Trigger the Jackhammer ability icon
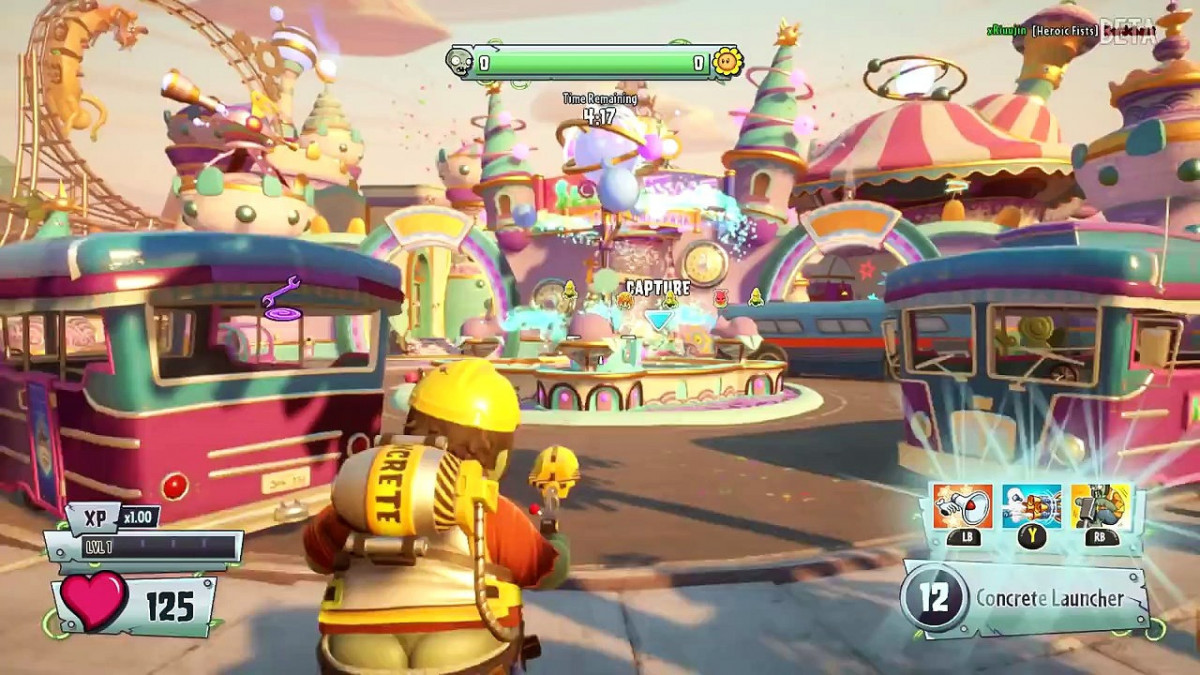The width and height of the screenshot is (1200, 675). [x=1101, y=506]
